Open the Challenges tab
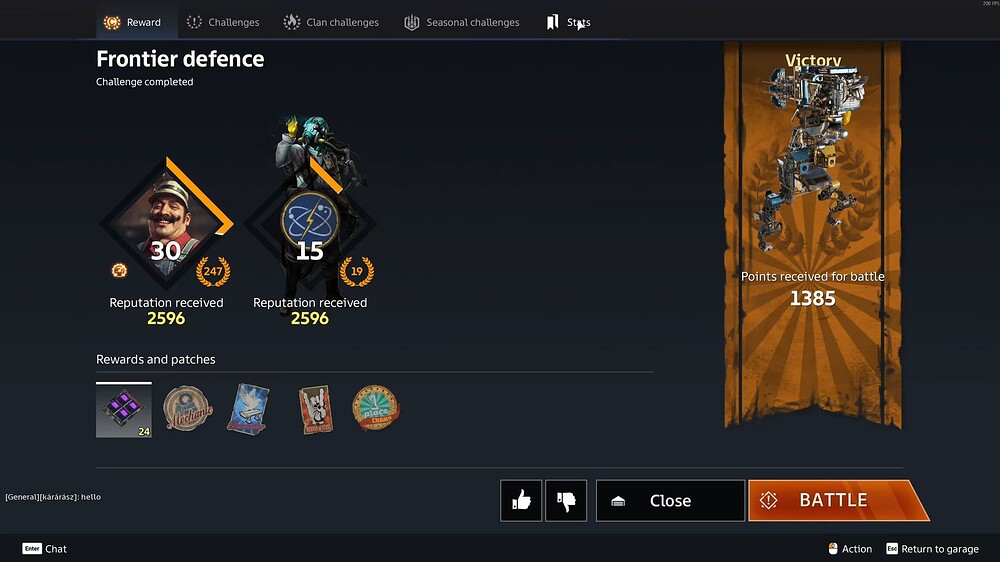This screenshot has width=1000, height=562. pyautogui.click(x=223, y=22)
